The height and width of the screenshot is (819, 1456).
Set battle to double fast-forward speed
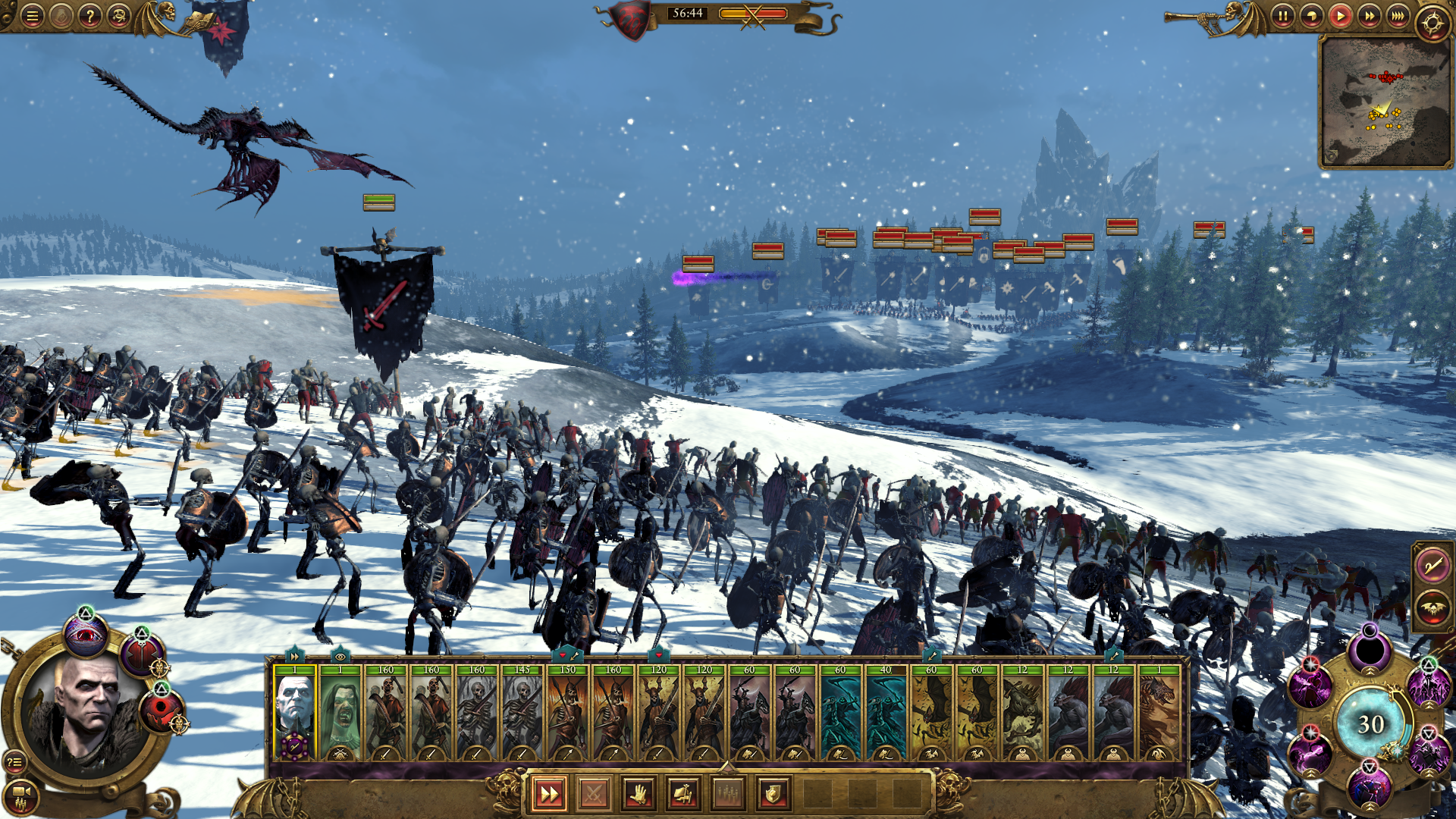click(1369, 16)
